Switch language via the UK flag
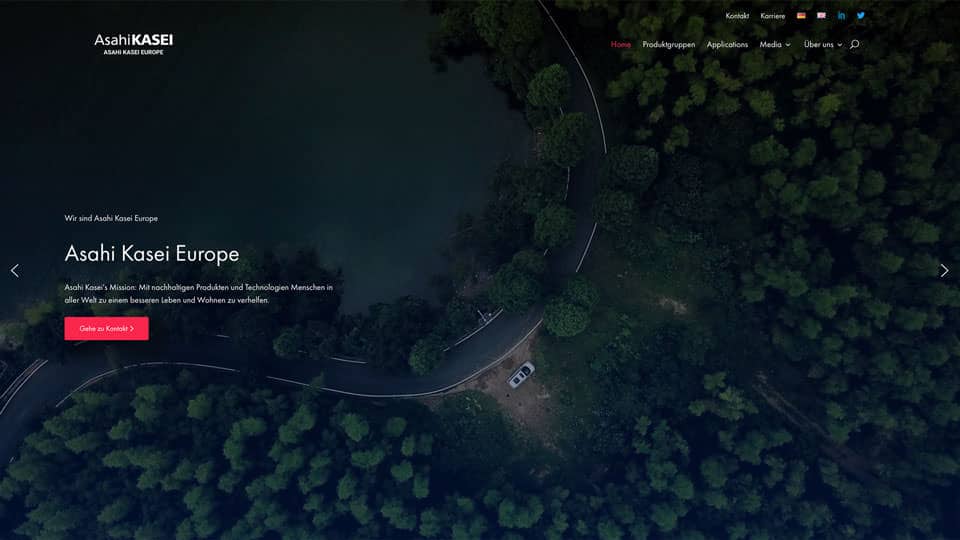The width and height of the screenshot is (960, 540). click(821, 16)
